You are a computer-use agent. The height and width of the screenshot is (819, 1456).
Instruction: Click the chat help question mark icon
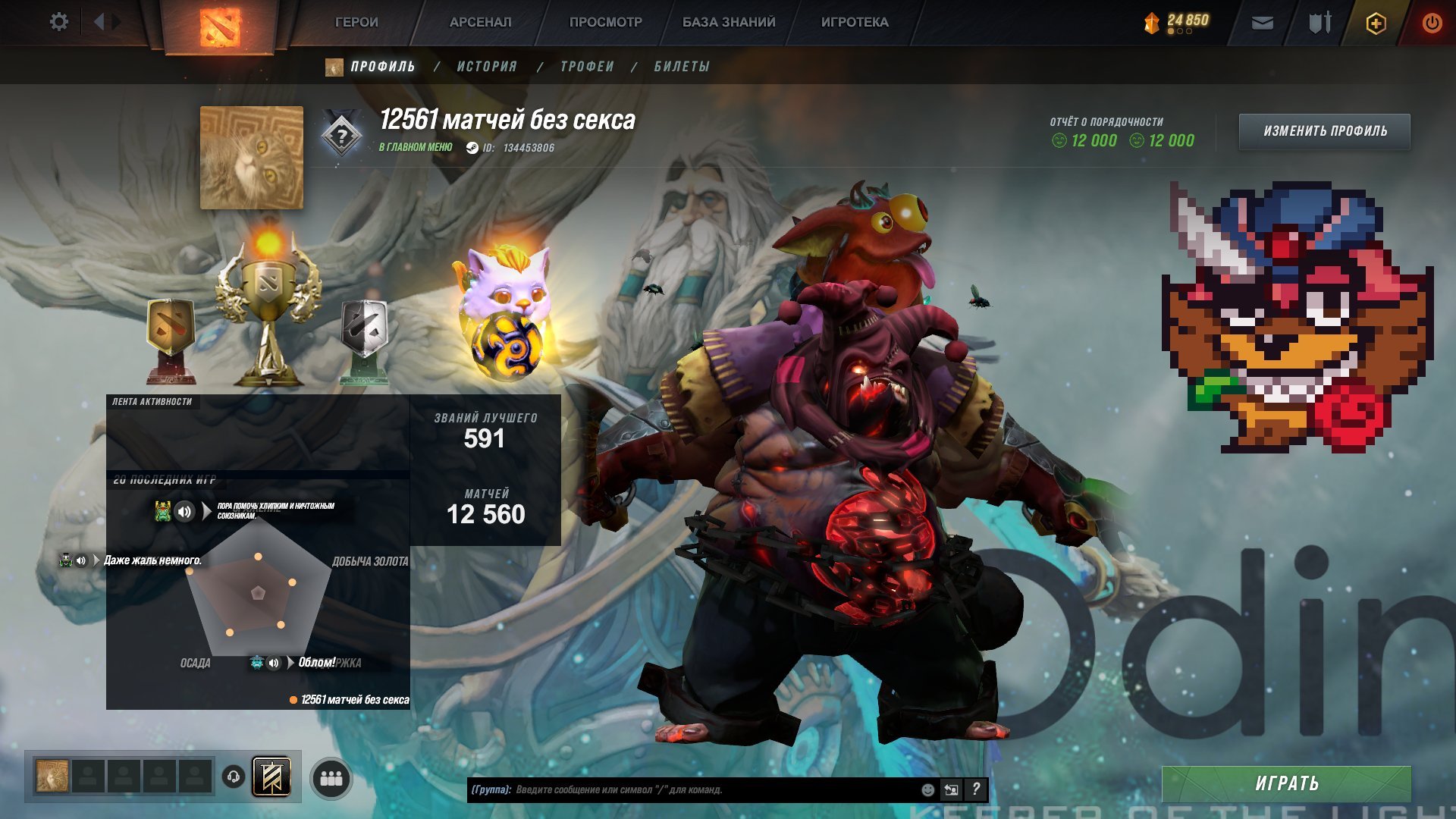tap(976, 790)
